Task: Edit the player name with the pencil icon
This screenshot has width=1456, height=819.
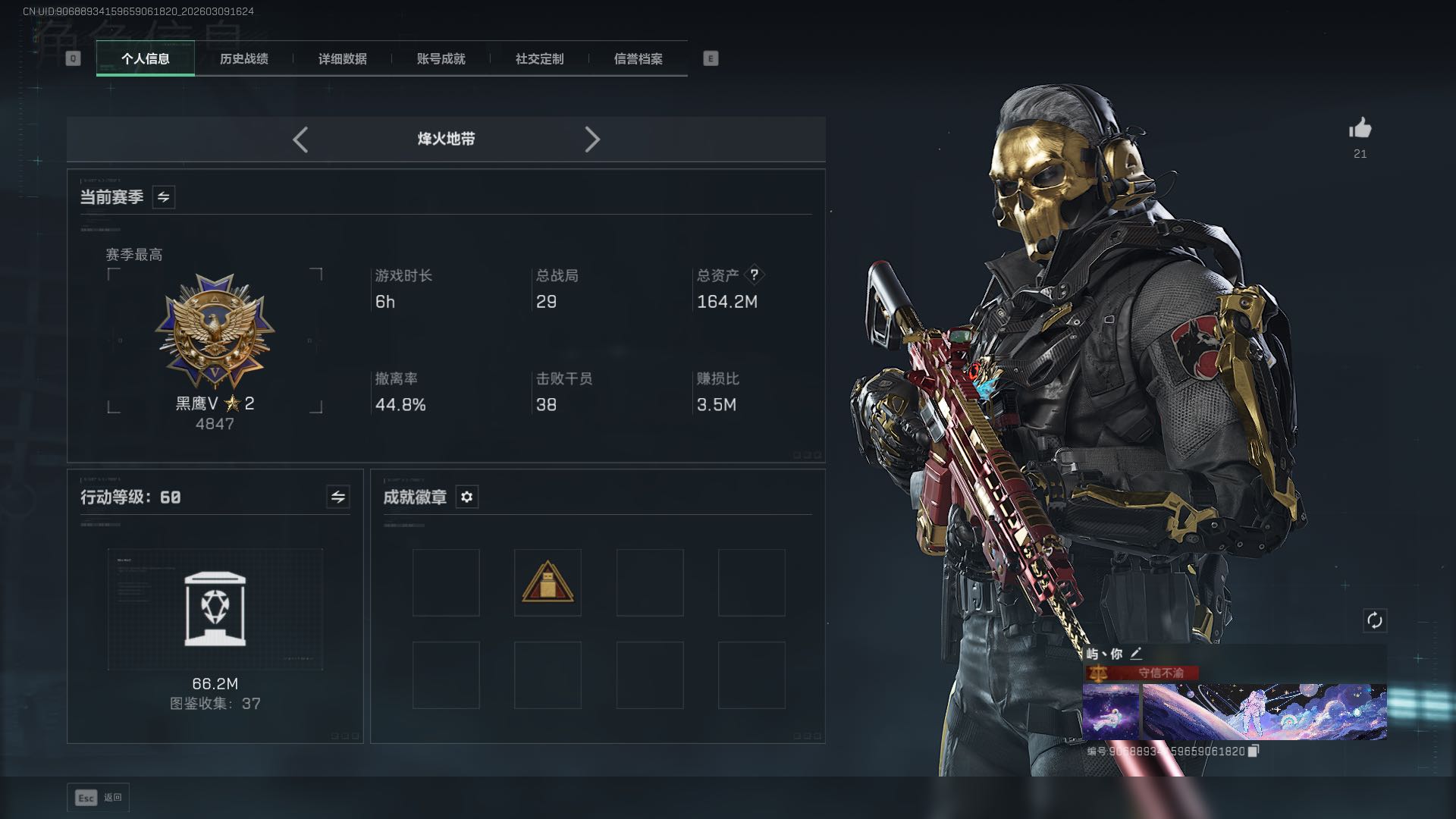Action: 1136,654
